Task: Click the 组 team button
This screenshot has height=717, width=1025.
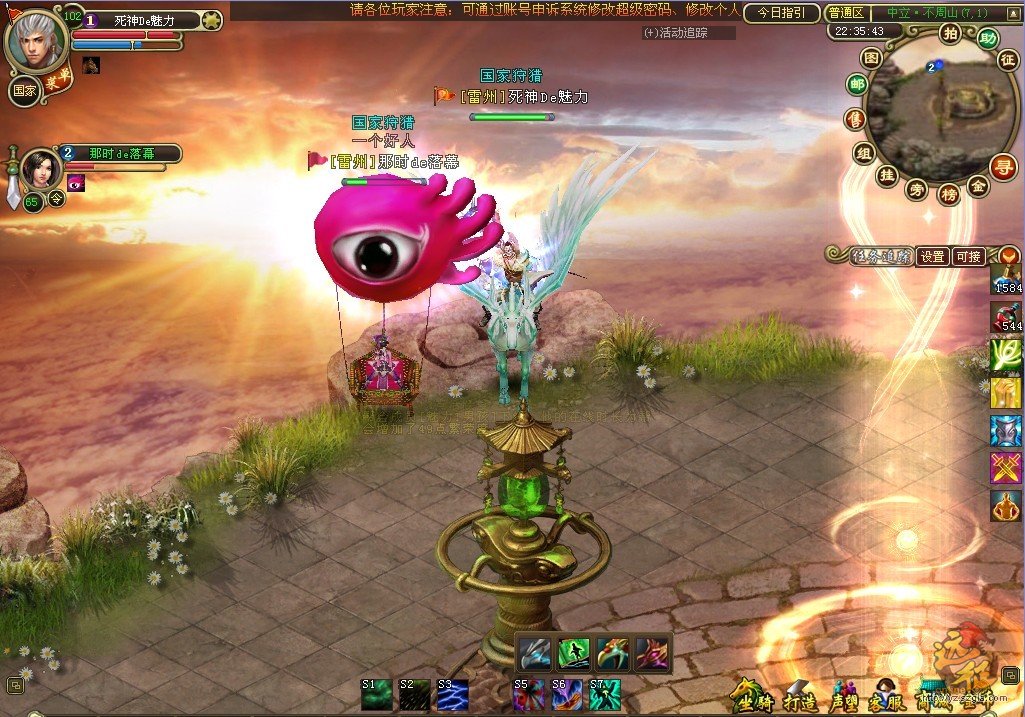Action: (865, 153)
